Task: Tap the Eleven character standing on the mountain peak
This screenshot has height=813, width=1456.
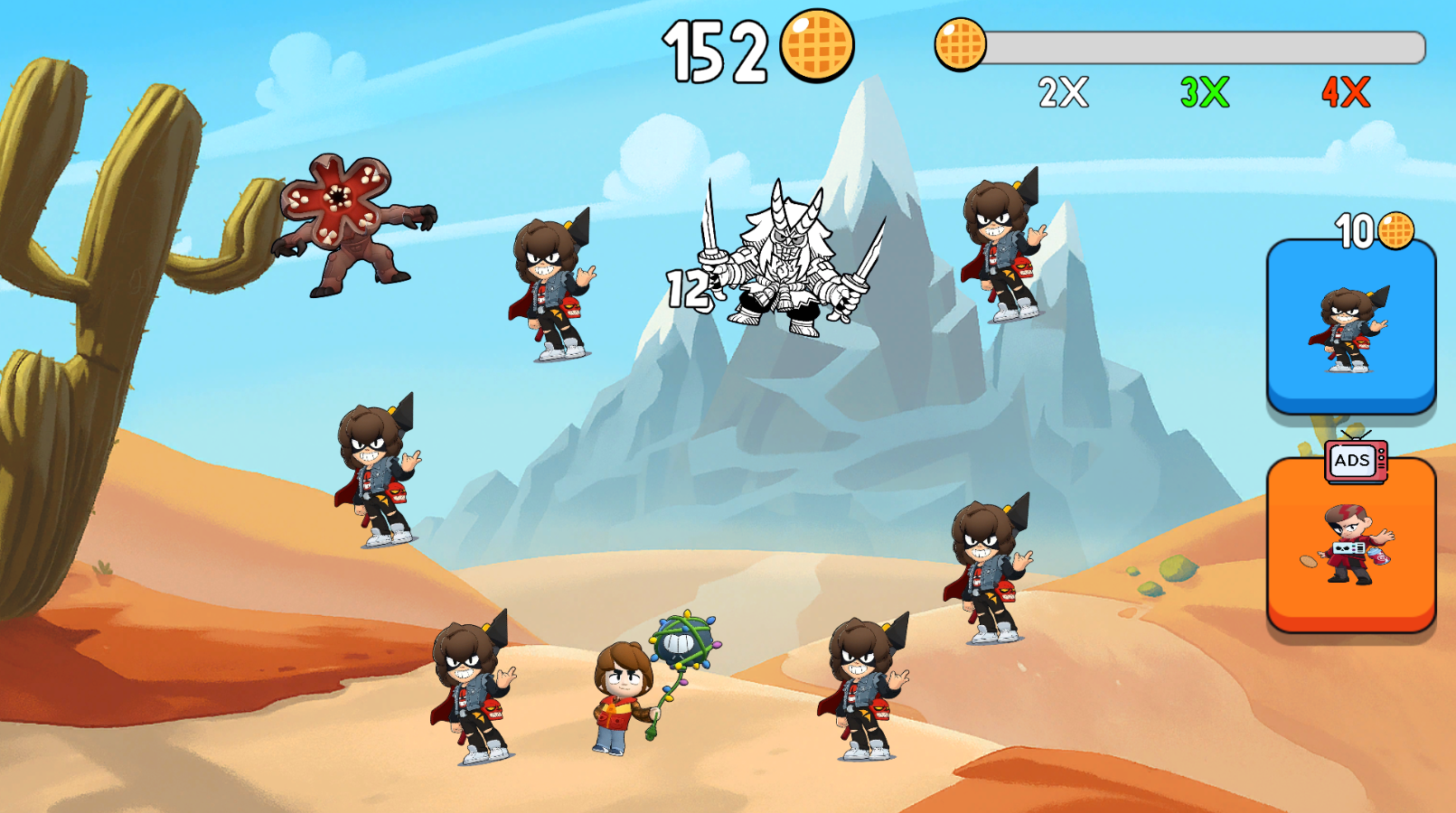Action: coord(1003,253)
